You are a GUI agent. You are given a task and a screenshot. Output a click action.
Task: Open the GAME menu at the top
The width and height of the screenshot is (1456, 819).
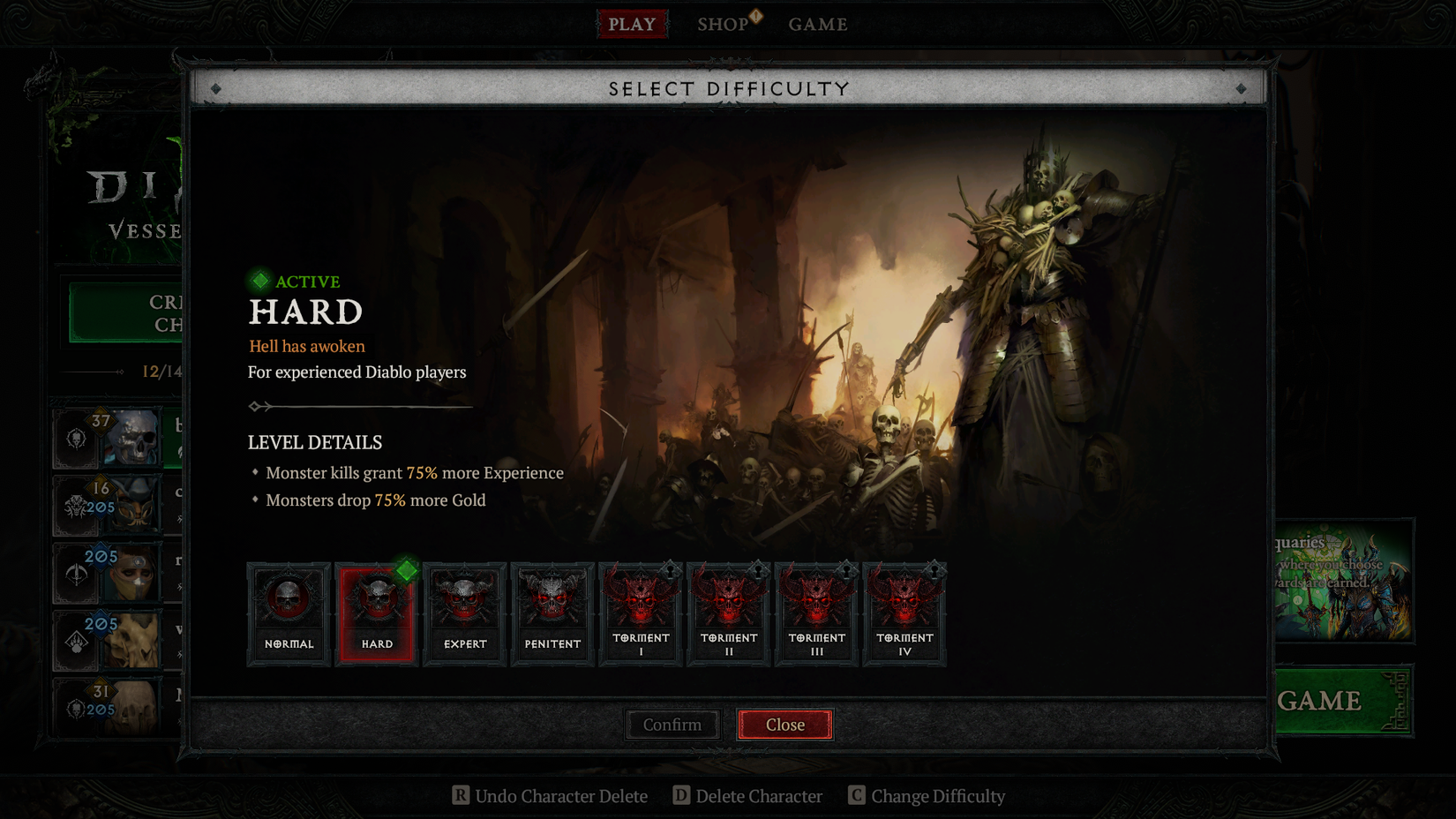click(817, 24)
